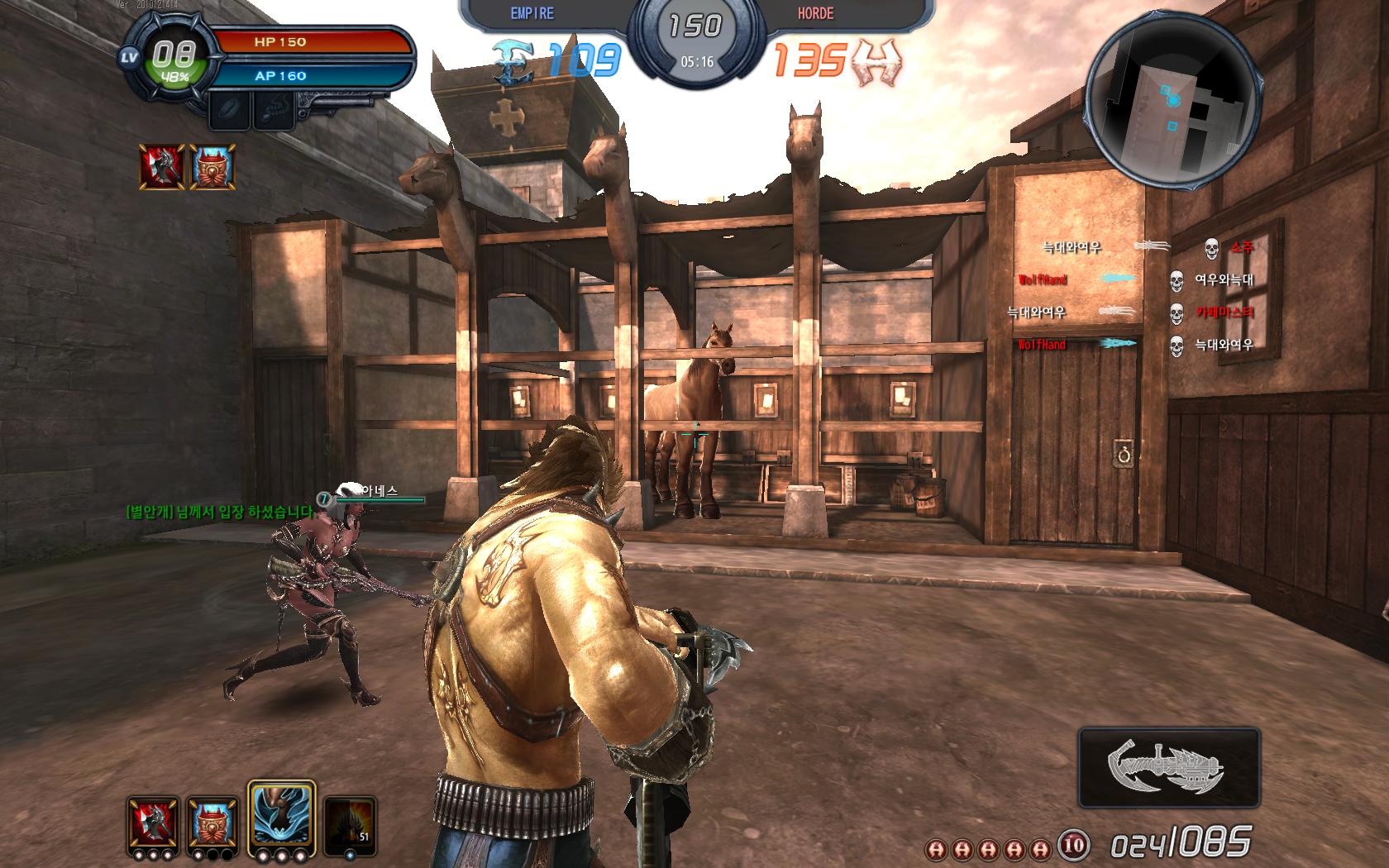This screenshot has width=1389, height=868.
Task: Select the dim oval item slot
Action: point(229,111)
